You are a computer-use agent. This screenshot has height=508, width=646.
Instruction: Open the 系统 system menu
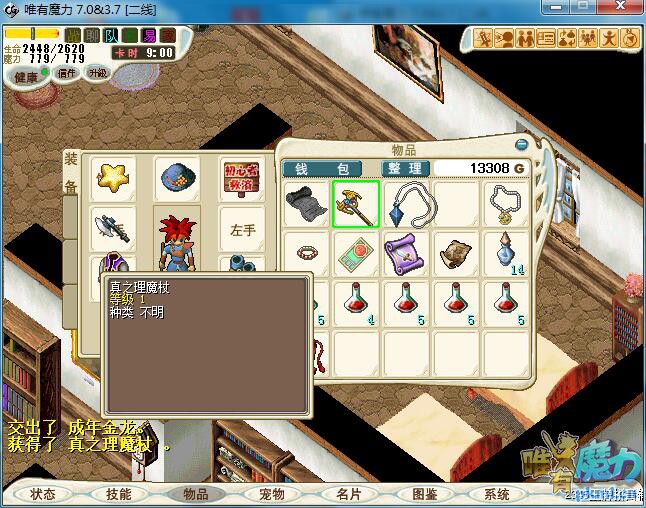tap(497, 494)
